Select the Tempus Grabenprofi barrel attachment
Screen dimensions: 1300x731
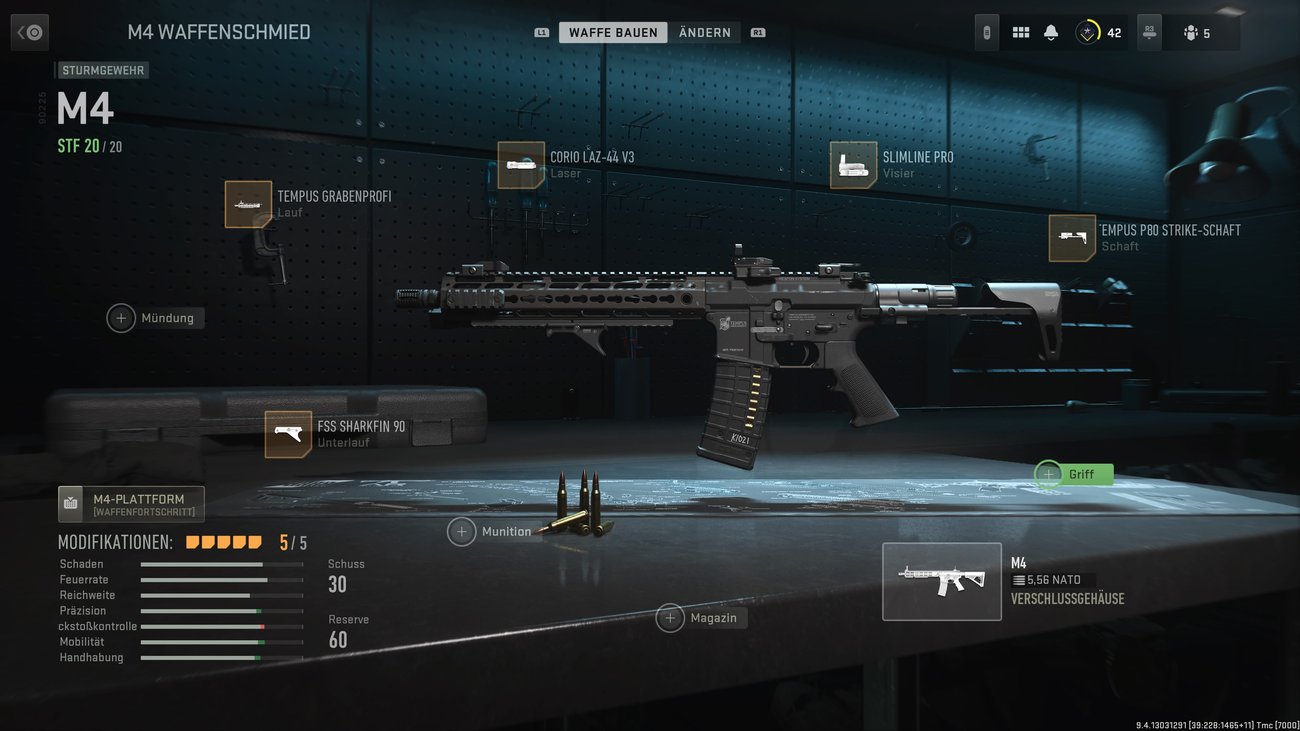tap(248, 203)
